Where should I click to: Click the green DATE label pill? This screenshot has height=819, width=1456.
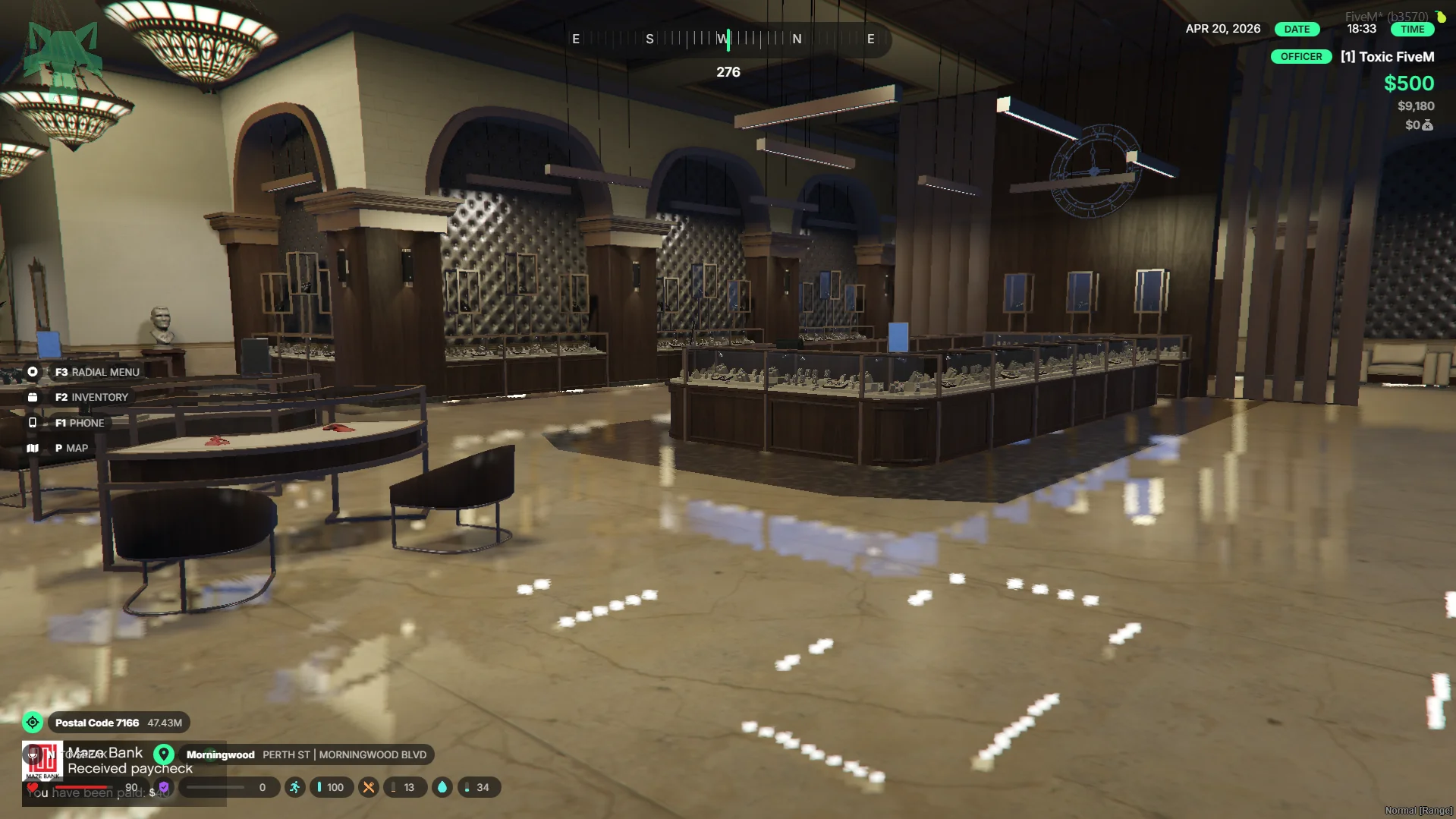coord(1297,29)
